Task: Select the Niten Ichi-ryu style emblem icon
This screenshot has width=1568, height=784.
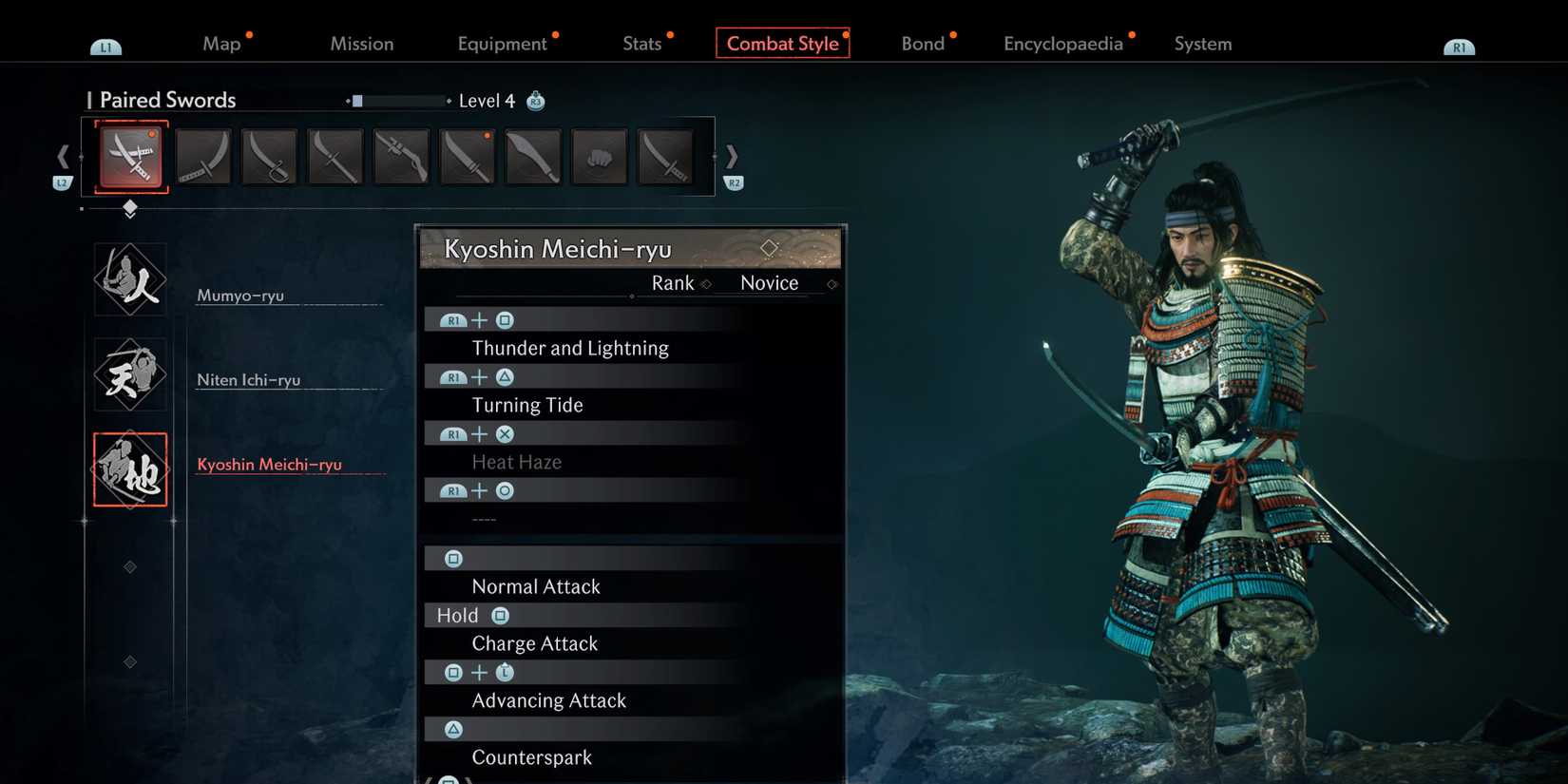Action: click(129, 373)
